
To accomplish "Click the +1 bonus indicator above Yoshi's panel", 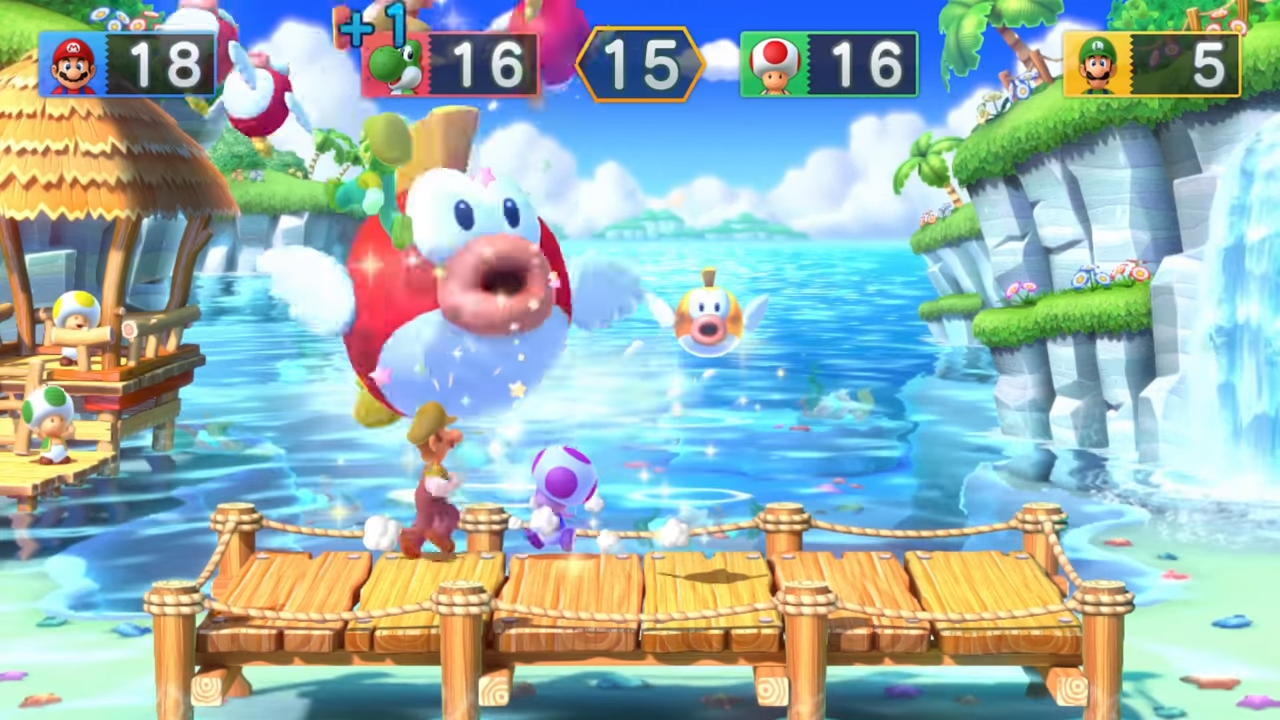I will coord(372,25).
